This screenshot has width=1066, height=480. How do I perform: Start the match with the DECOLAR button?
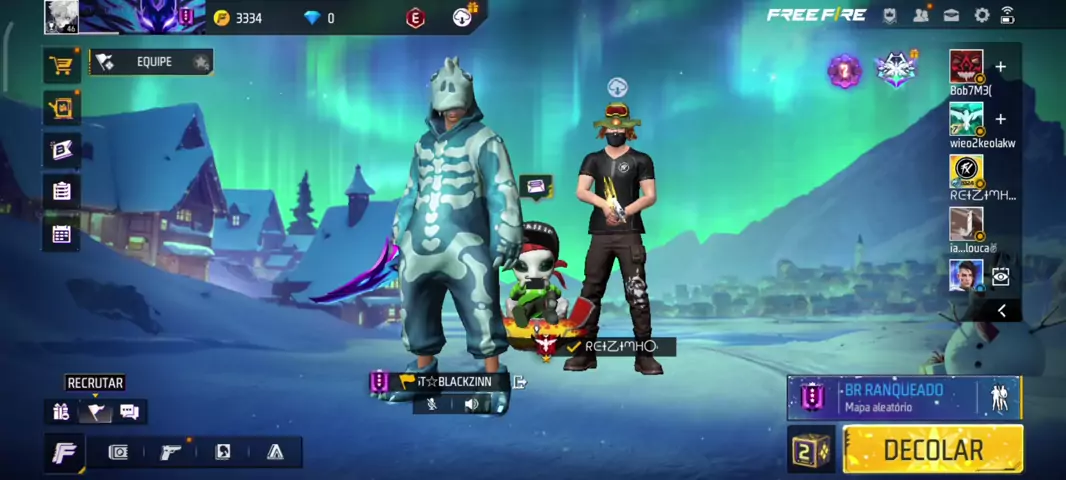932,450
